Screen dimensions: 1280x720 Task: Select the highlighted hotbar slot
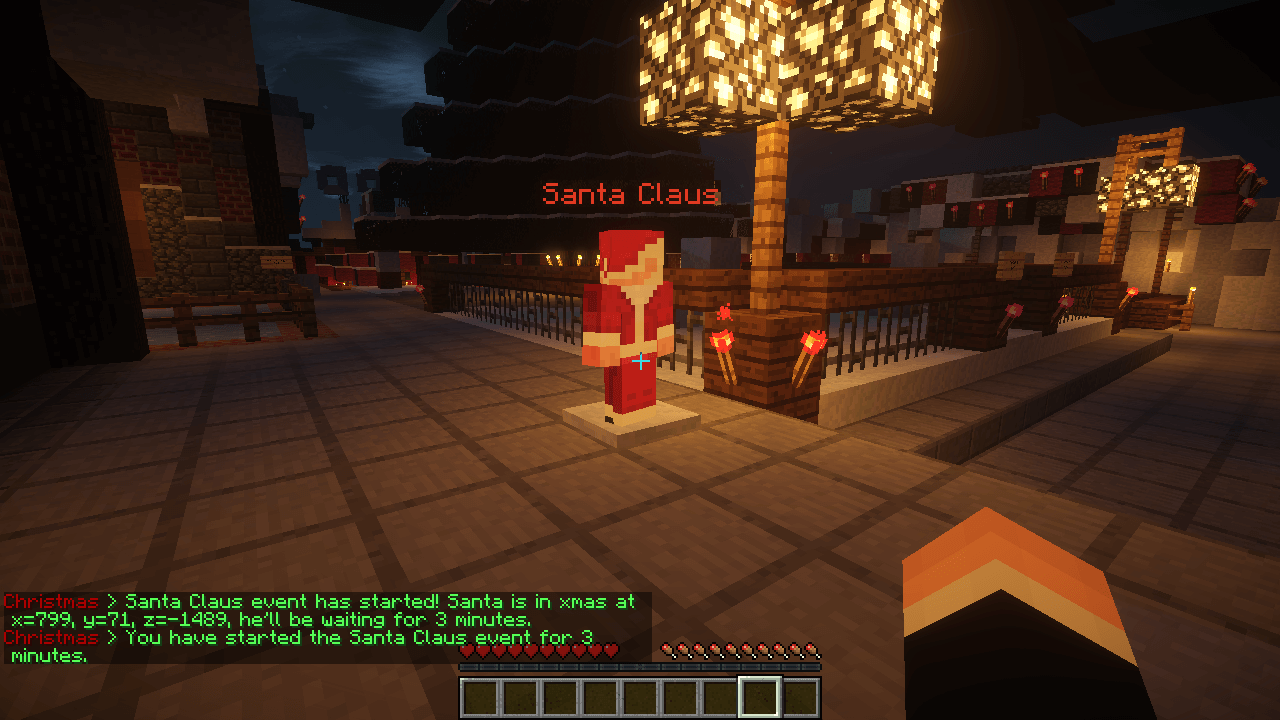(759, 697)
